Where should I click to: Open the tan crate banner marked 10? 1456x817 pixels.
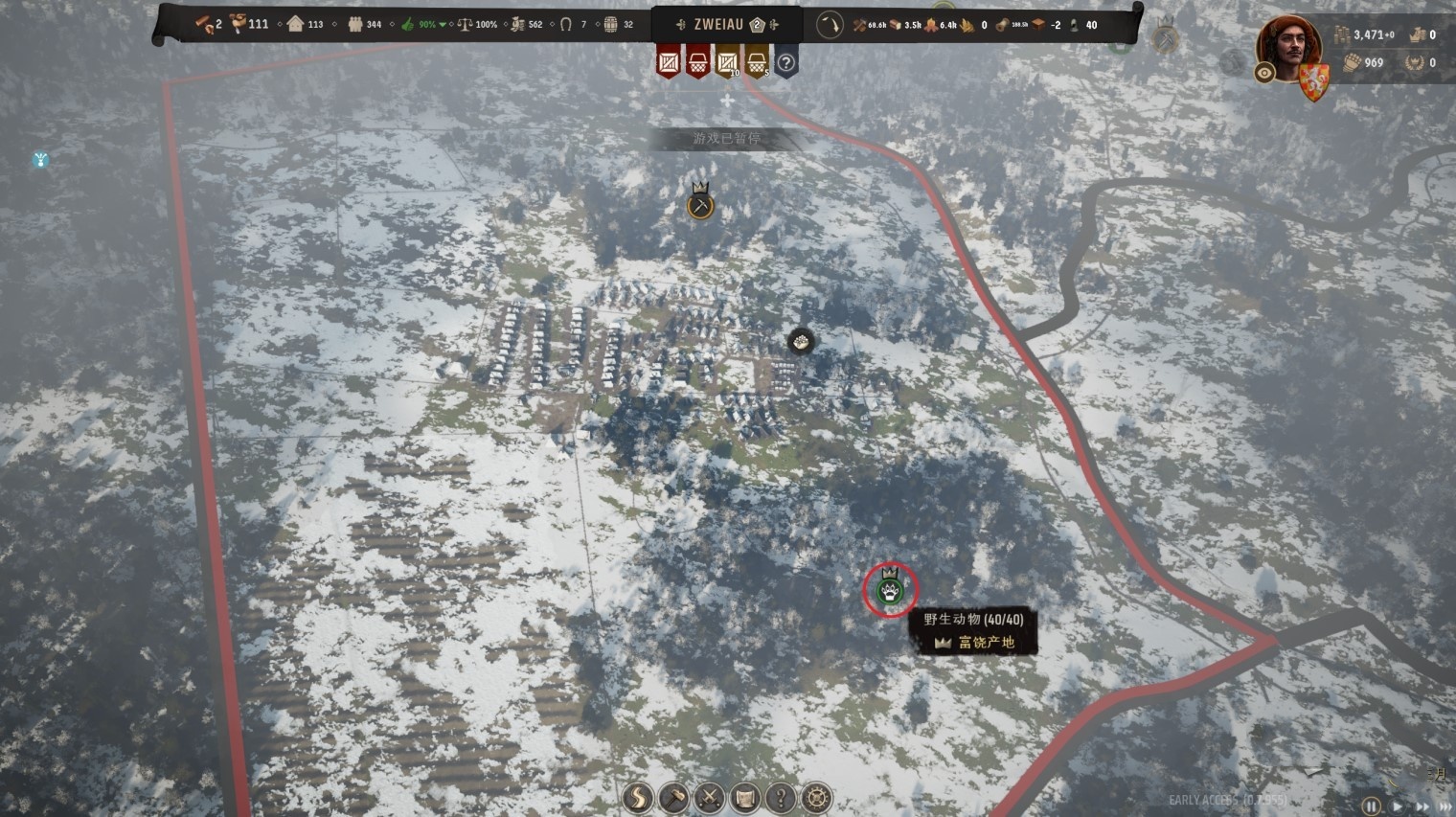tap(728, 63)
